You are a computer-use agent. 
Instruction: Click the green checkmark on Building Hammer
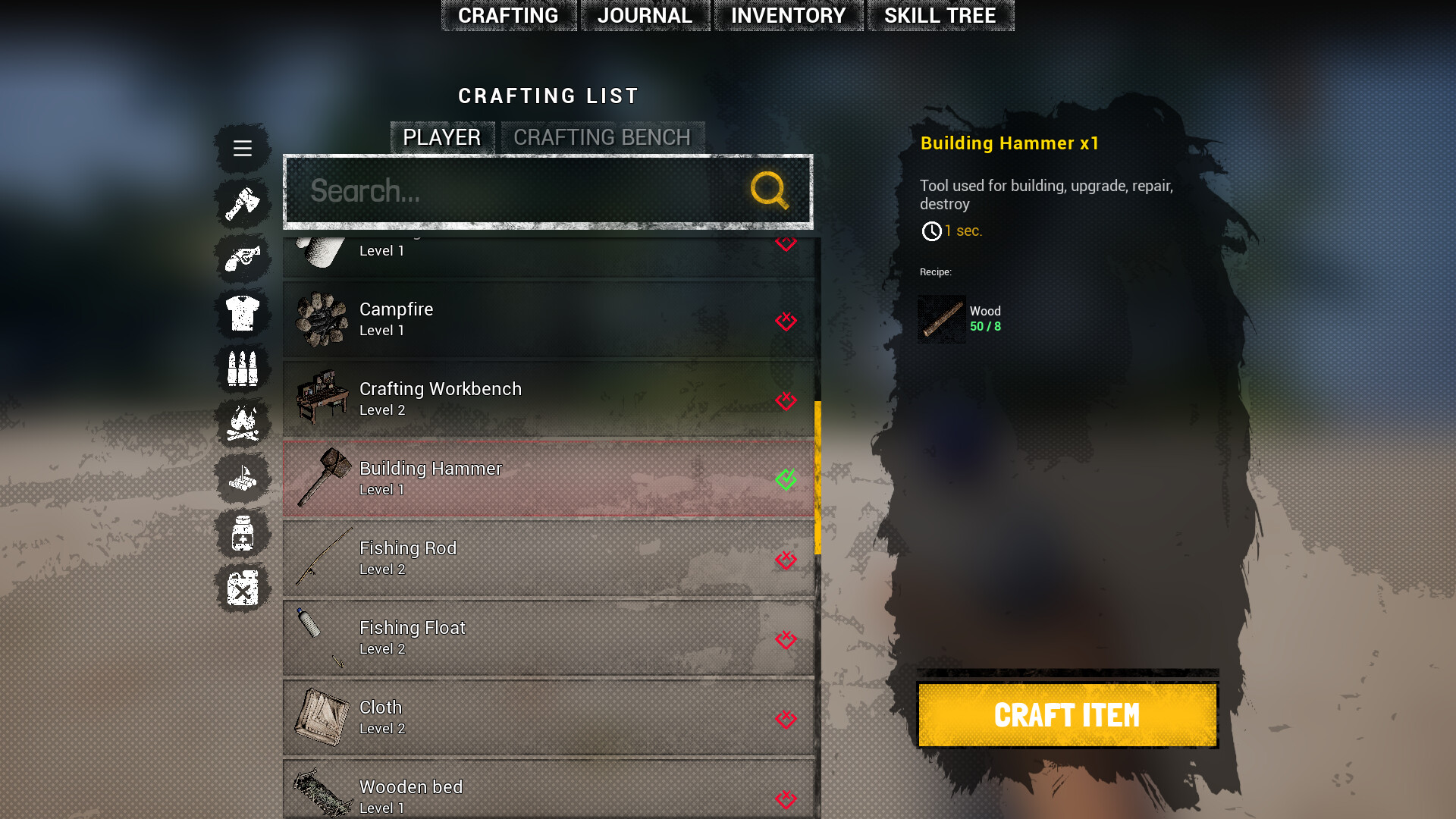[x=786, y=479]
